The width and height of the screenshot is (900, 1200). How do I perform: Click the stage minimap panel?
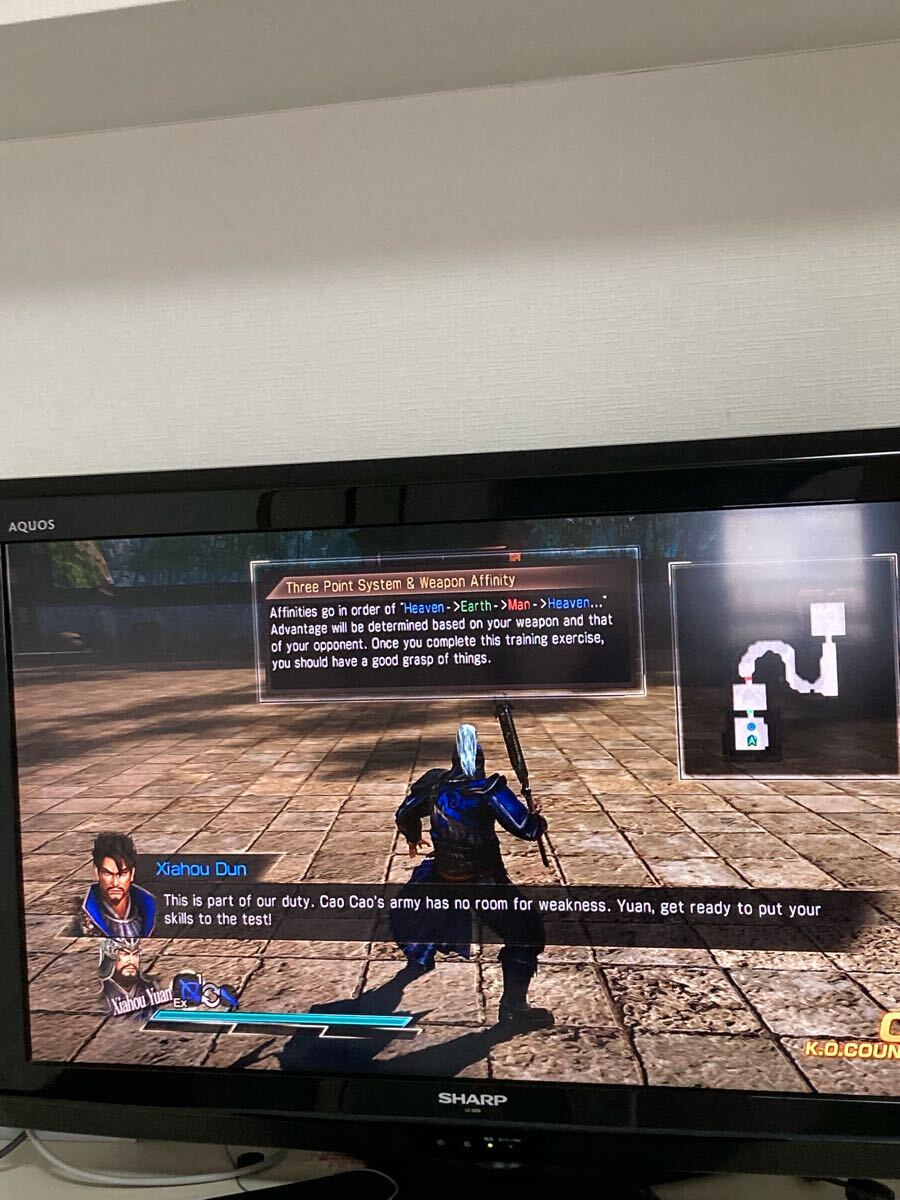786,666
